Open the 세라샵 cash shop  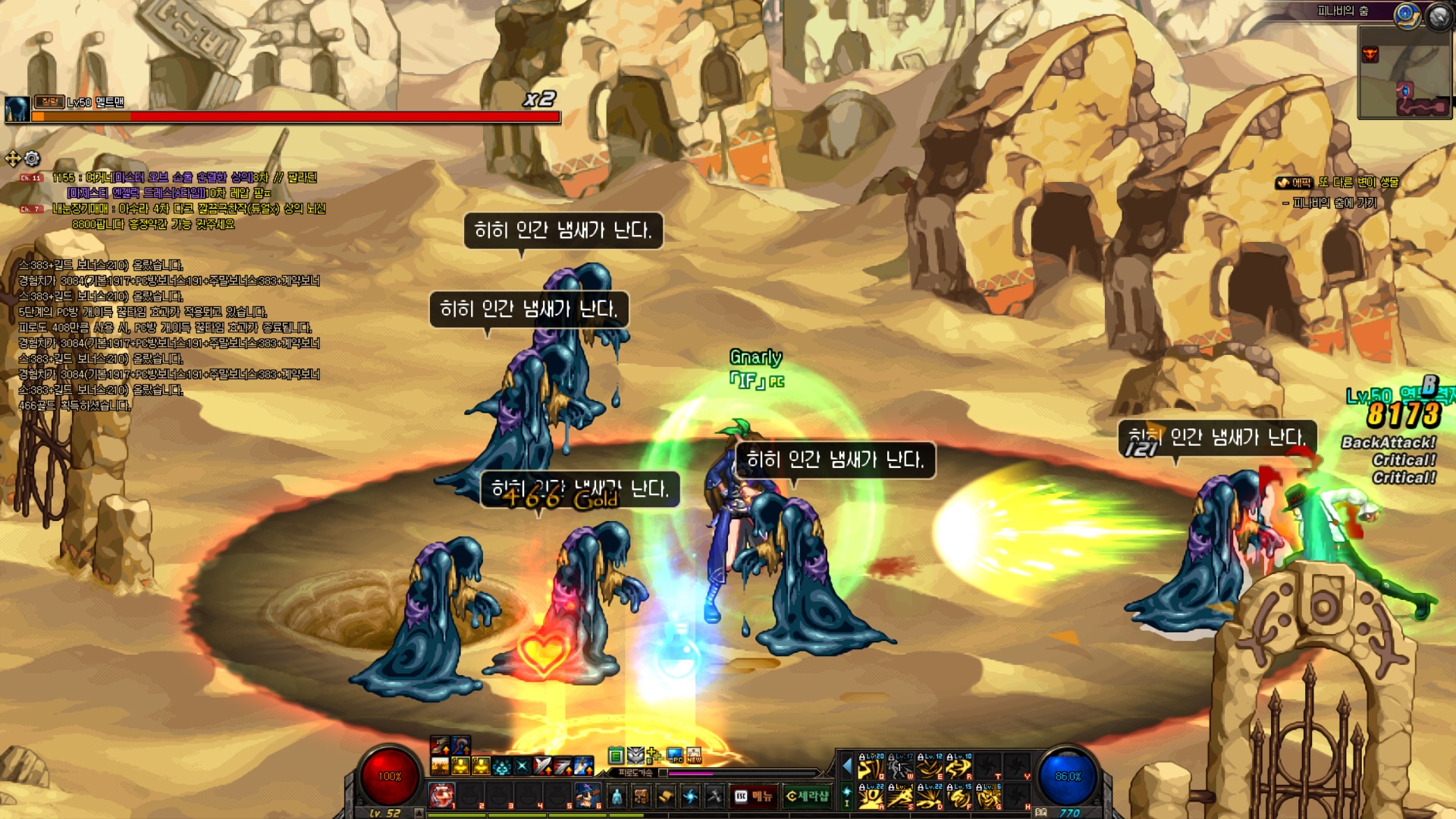click(x=807, y=796)
